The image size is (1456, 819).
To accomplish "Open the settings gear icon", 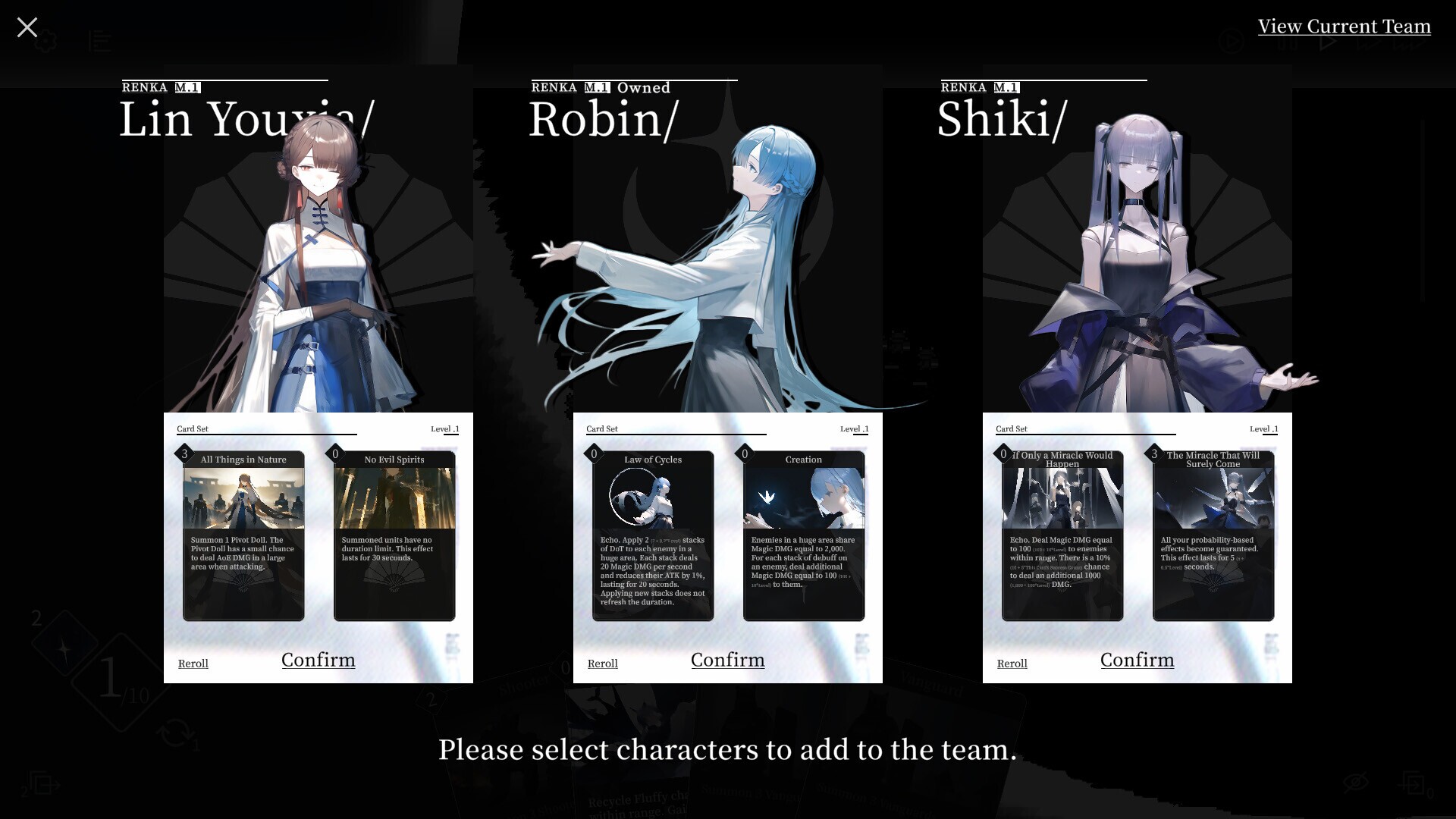I will 45,41.
